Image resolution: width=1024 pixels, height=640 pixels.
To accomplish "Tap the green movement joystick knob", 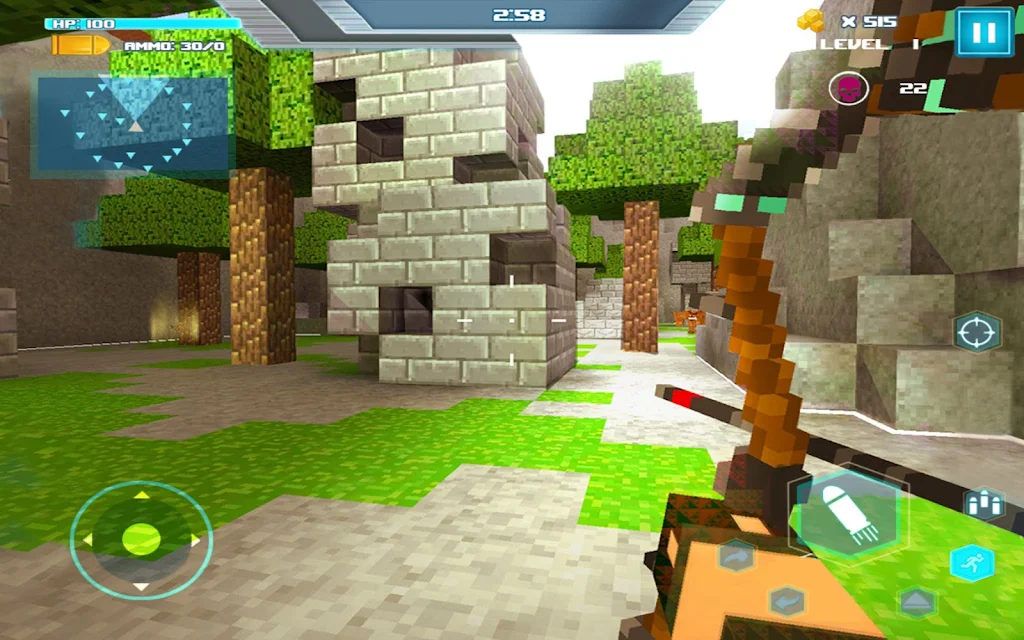I will pyautogui.click(x=141, y=540).
